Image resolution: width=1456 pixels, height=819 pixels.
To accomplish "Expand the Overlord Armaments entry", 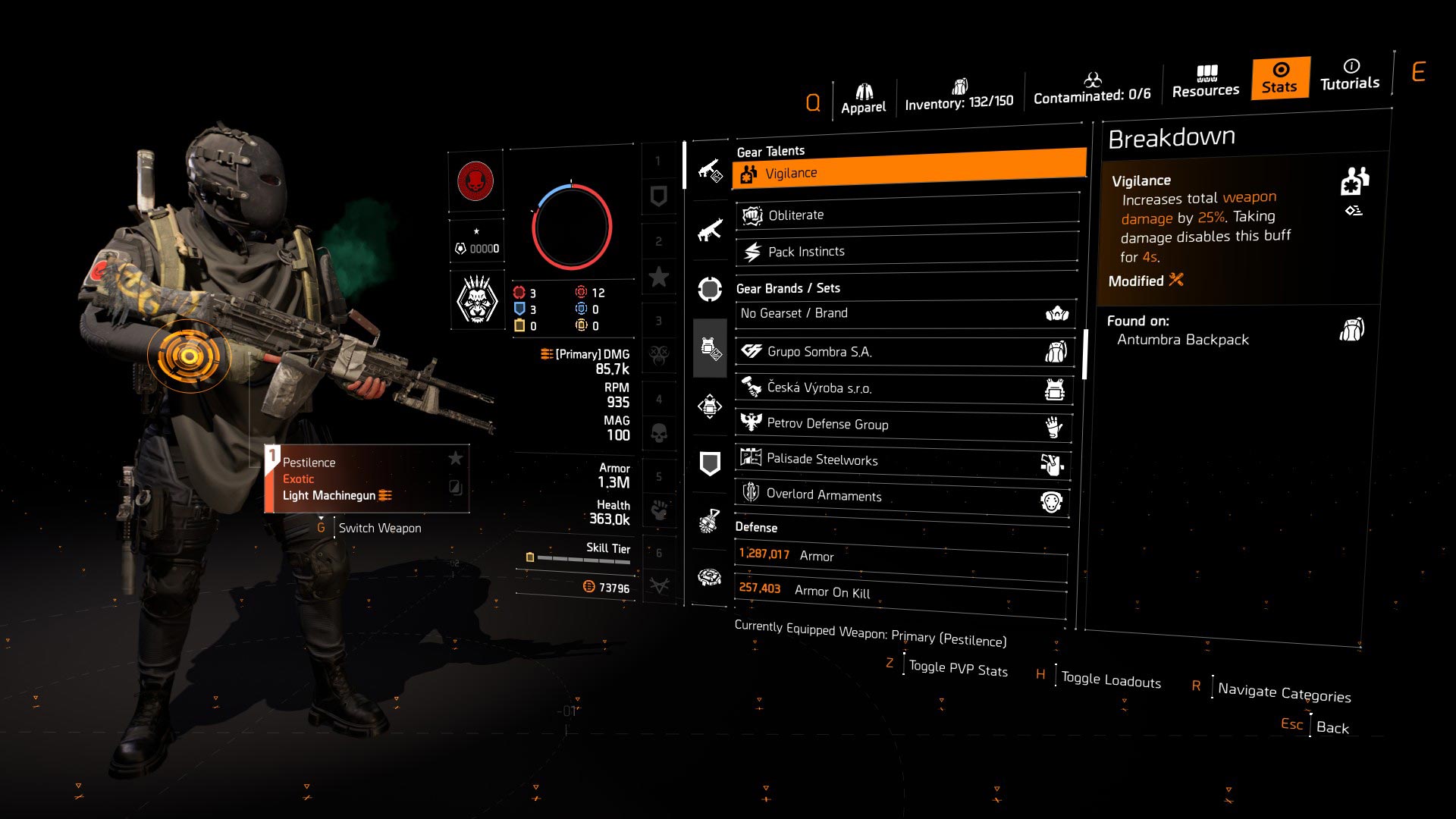I will [x=904, y=496].
